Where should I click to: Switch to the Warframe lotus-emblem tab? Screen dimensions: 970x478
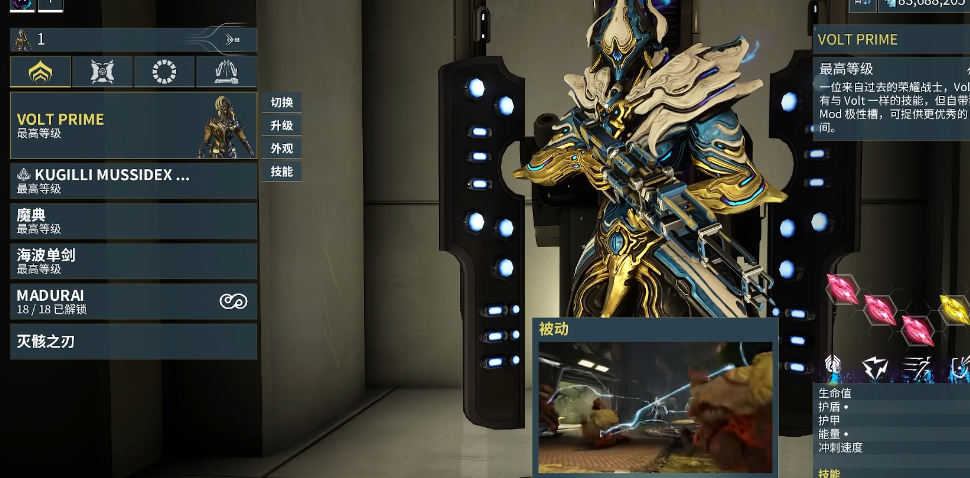pos(41,72)
